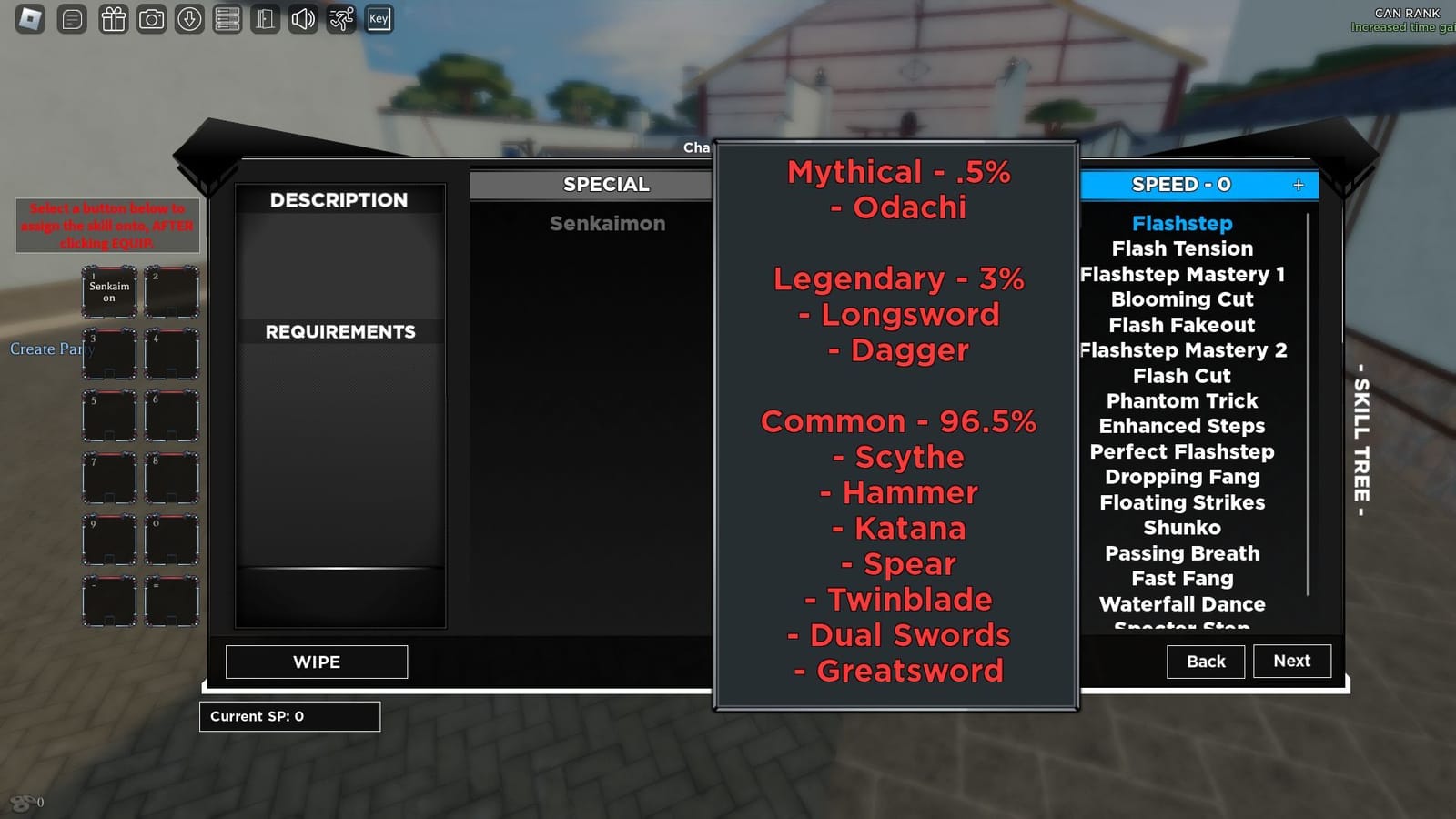Screen dimensions: 1456x819
Task: Select skill slot 1 containing Senkaimon
Action: coord(108,291)
